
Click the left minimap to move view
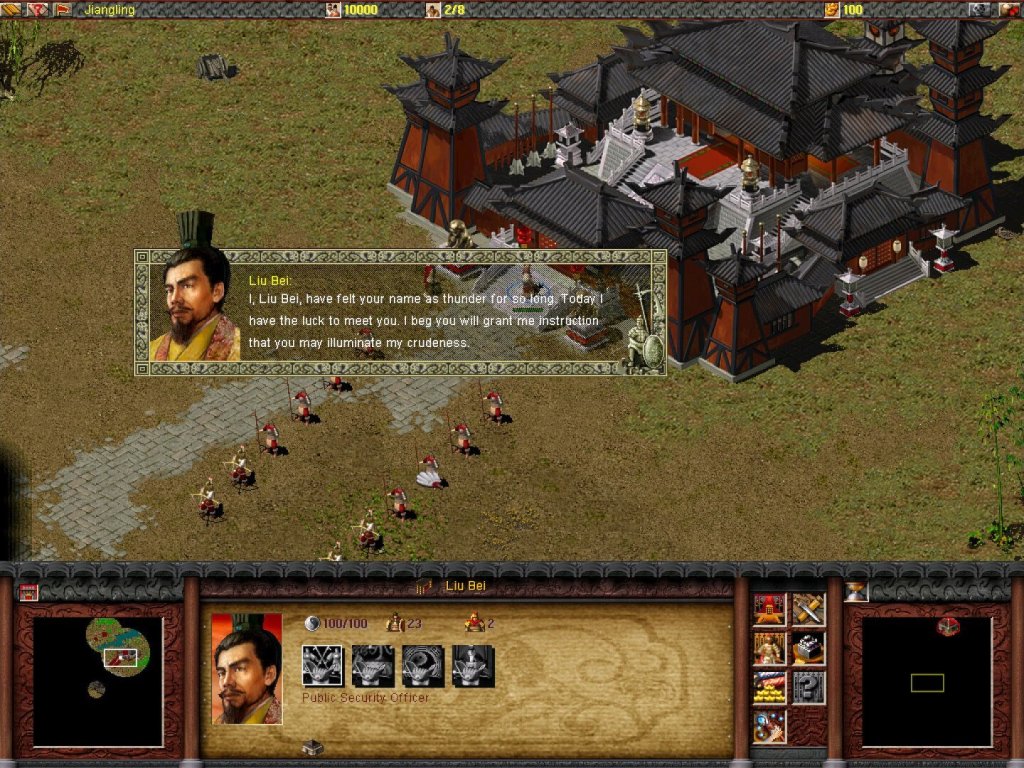tap(98, 680)
